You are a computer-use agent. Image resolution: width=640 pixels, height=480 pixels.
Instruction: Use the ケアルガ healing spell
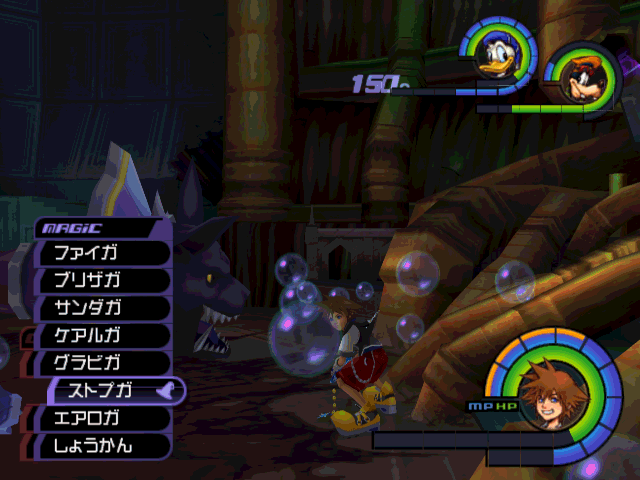coord(102,336)
